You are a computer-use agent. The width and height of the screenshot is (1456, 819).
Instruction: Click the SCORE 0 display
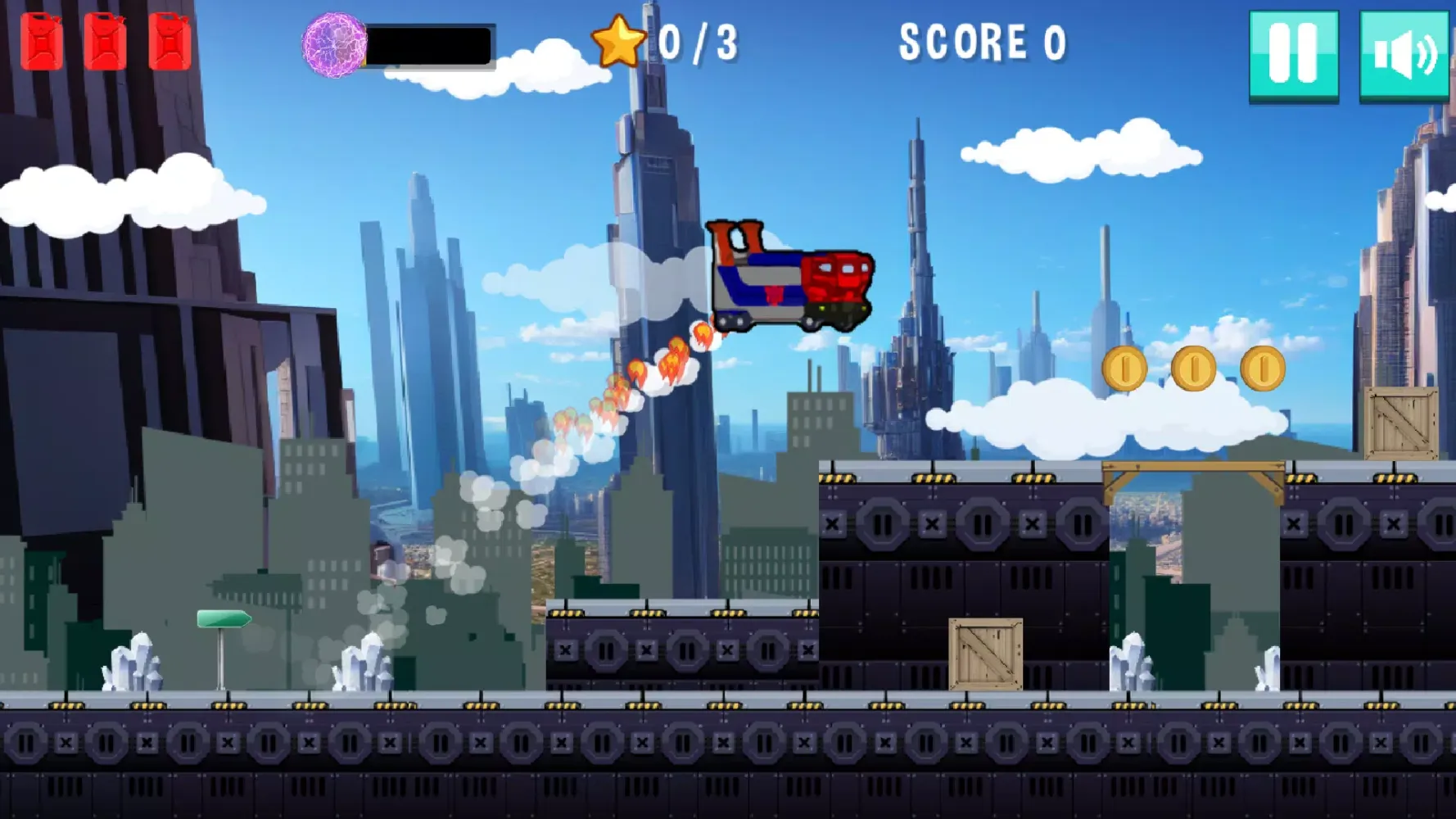983,41
